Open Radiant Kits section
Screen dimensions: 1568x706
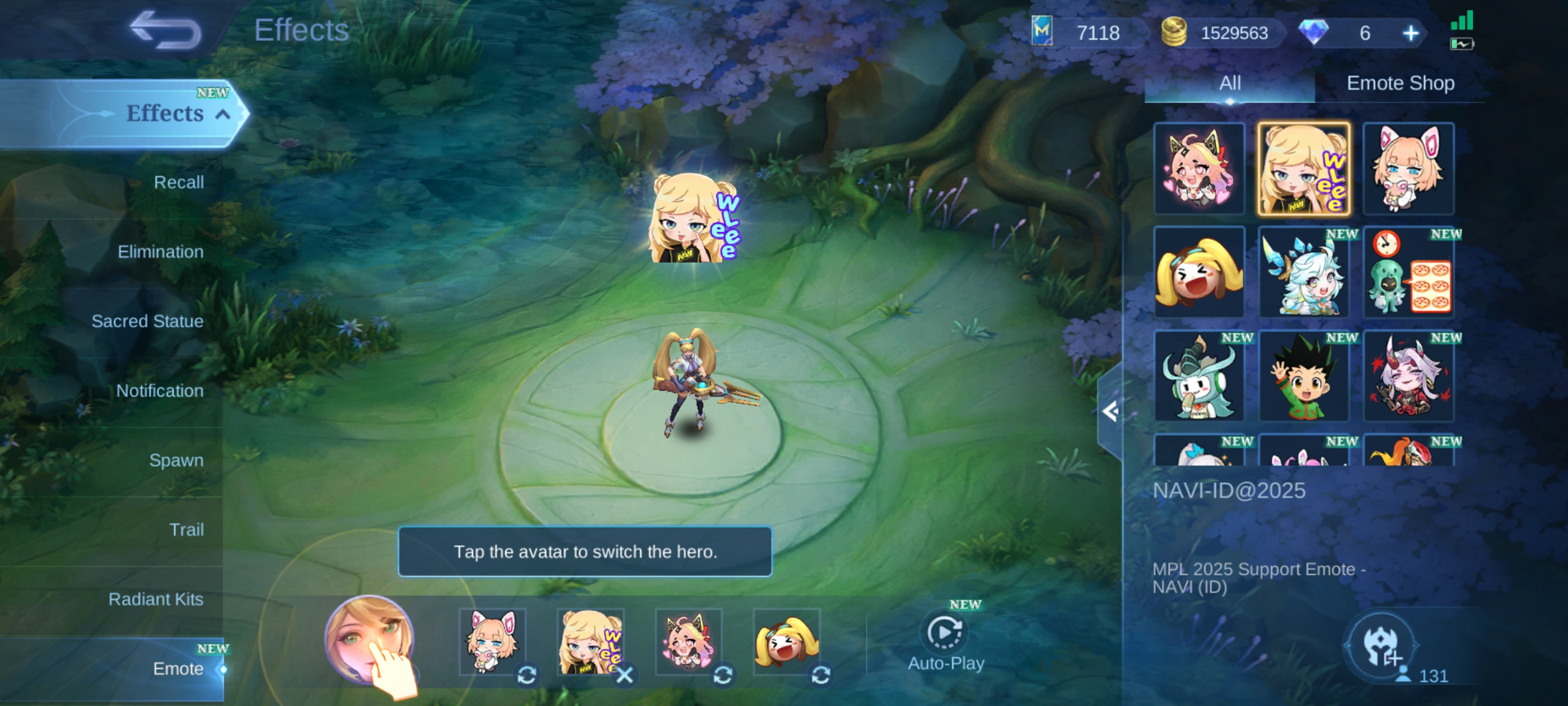pos(156,599)
